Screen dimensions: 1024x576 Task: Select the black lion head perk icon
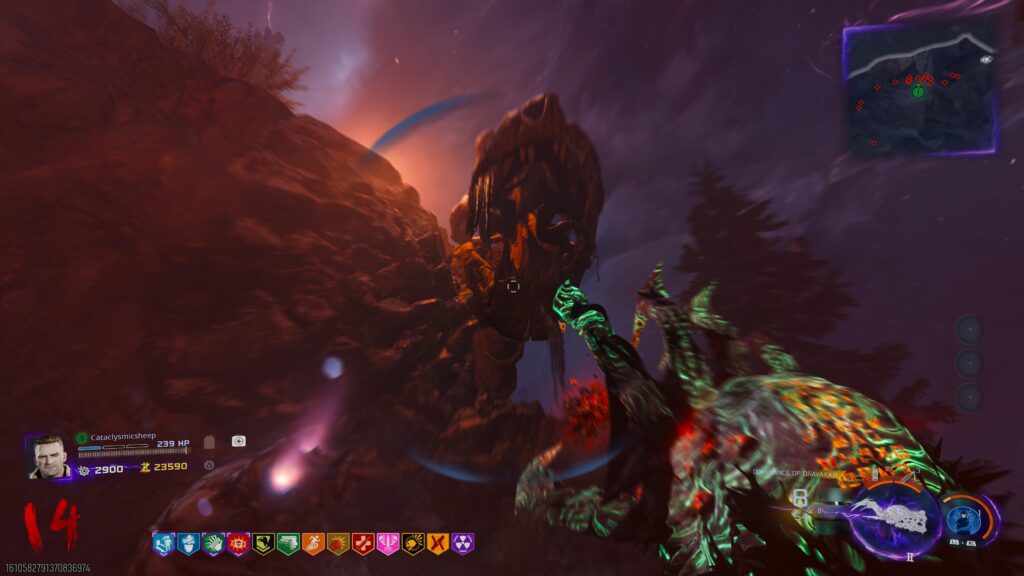click(x=412, y=543)
